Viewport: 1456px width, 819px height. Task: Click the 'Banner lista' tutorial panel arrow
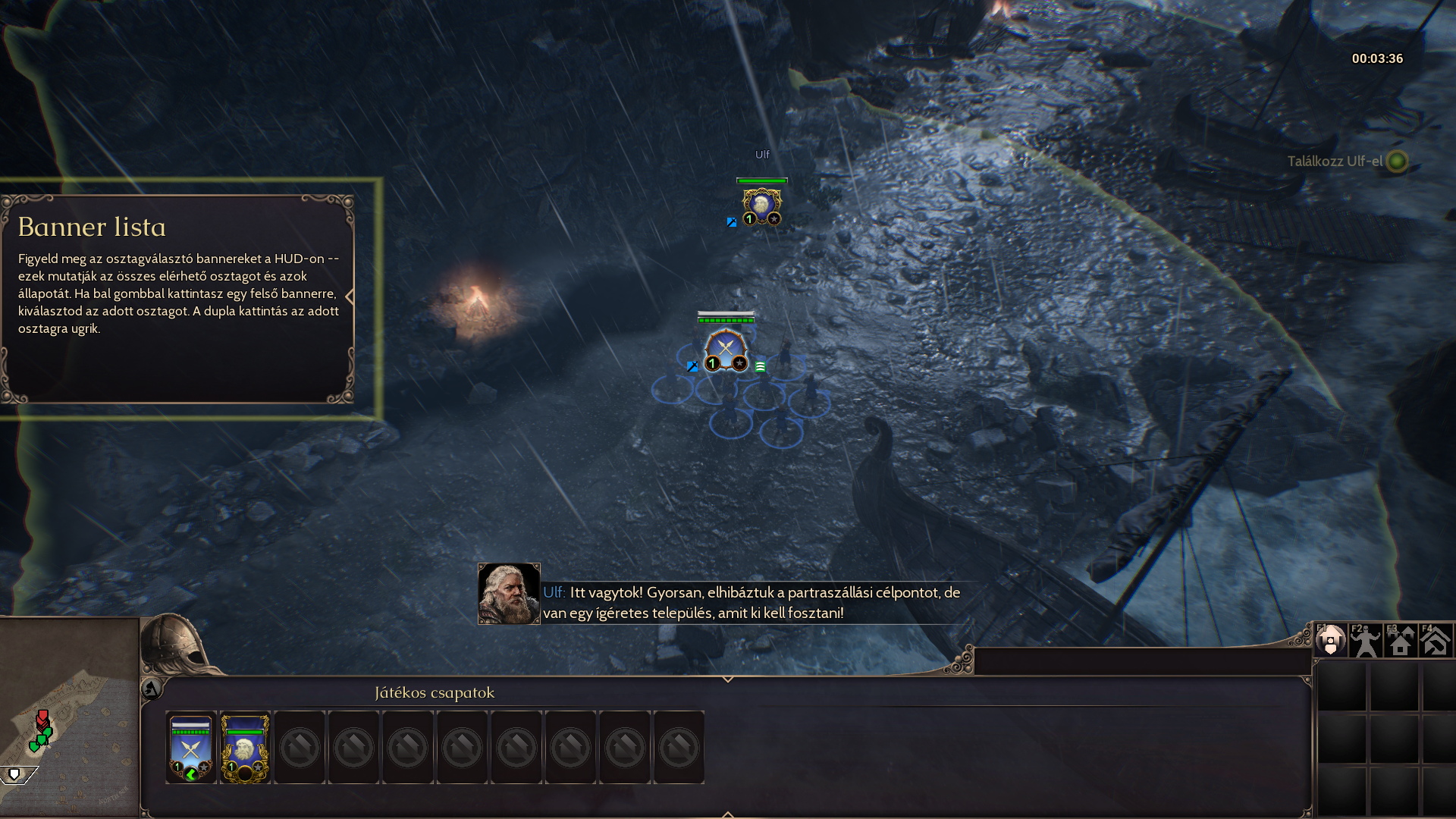(x=350, y=297)
